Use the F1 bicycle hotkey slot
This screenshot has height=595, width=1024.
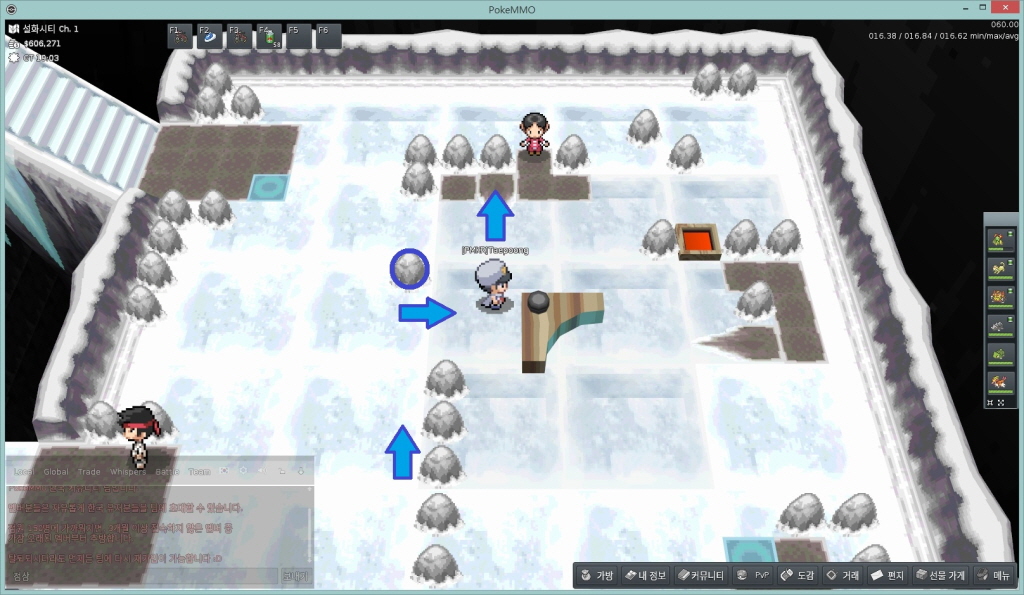click(180, 37)
